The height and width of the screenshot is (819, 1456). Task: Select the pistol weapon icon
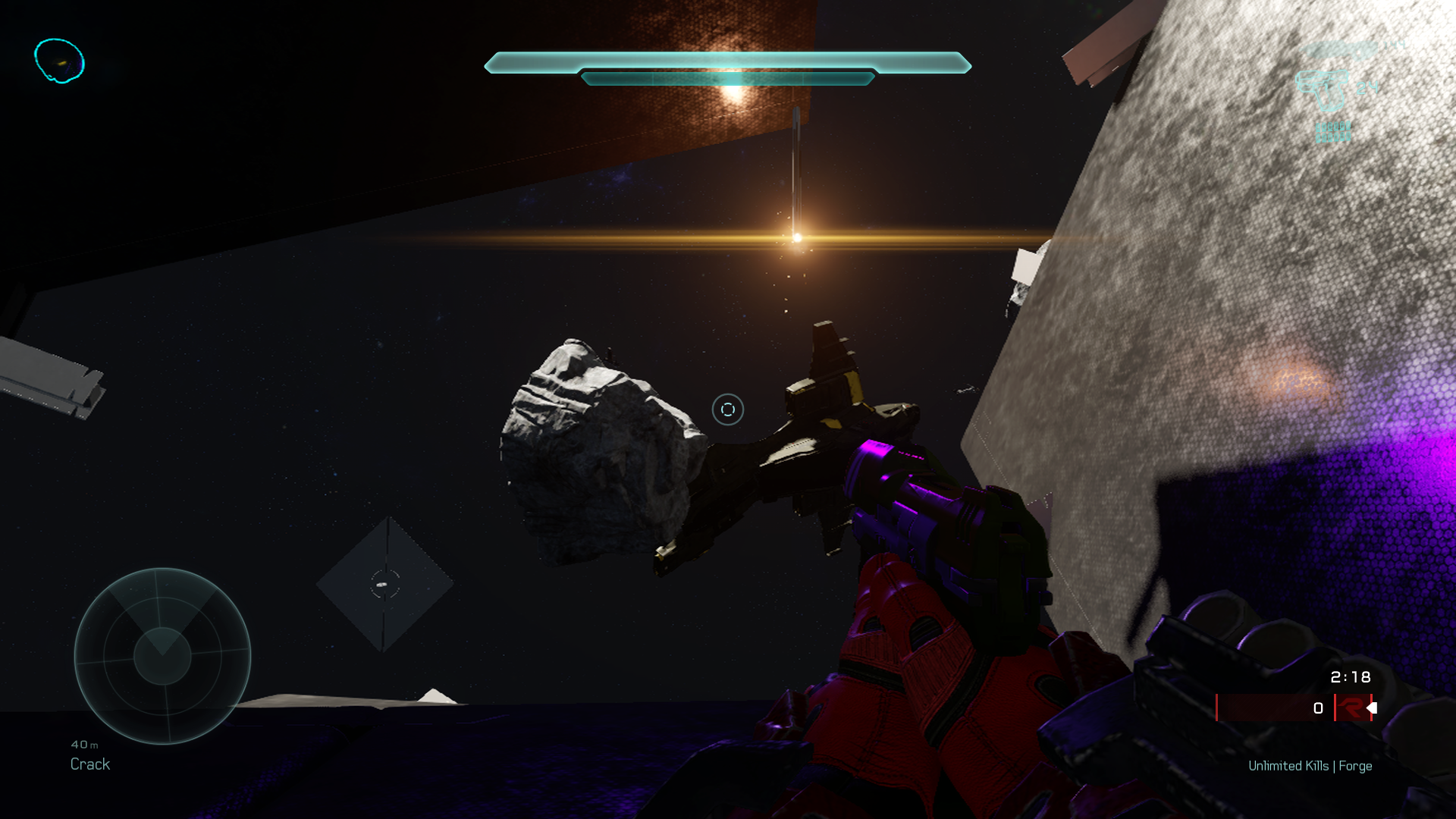point(1323,89)
